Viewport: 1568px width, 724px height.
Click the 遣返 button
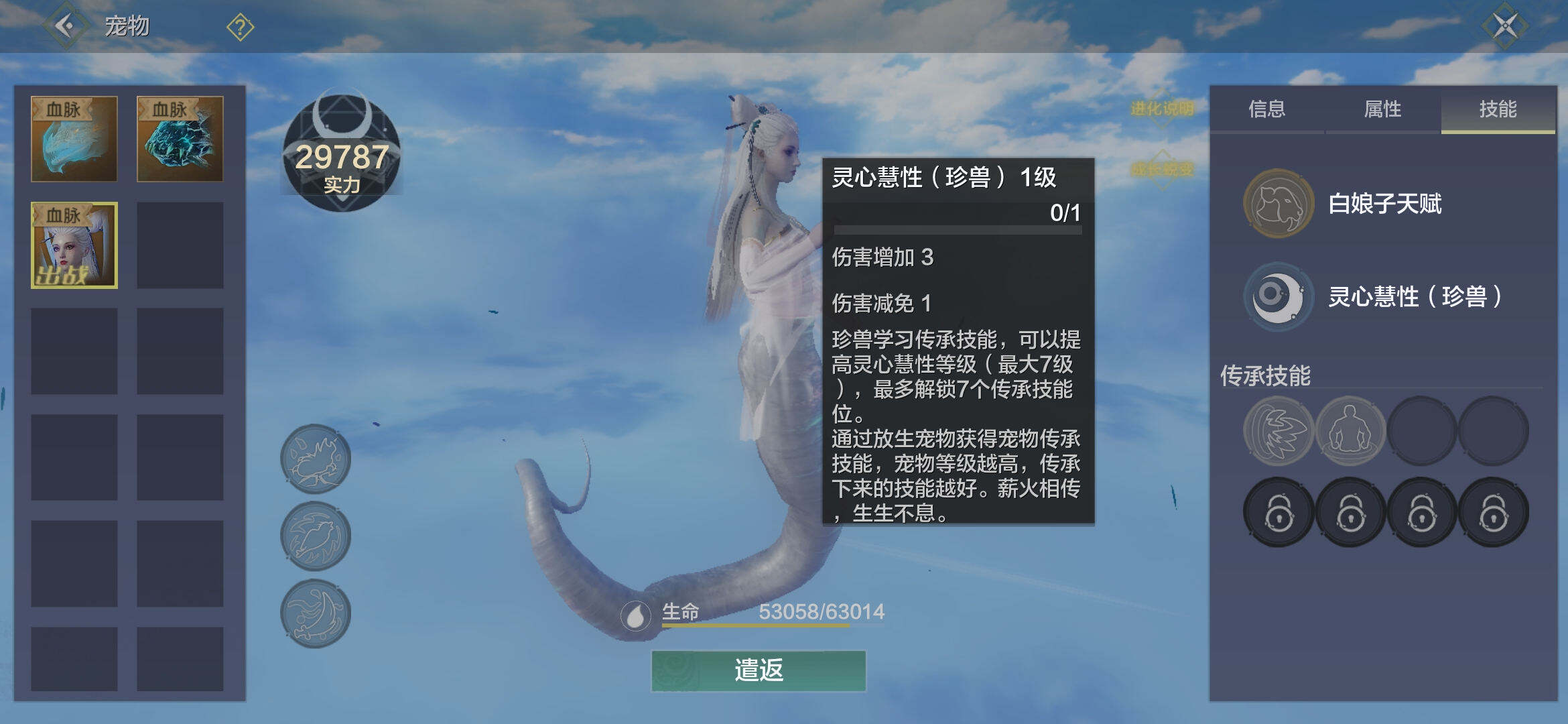[x=759, y=670]
